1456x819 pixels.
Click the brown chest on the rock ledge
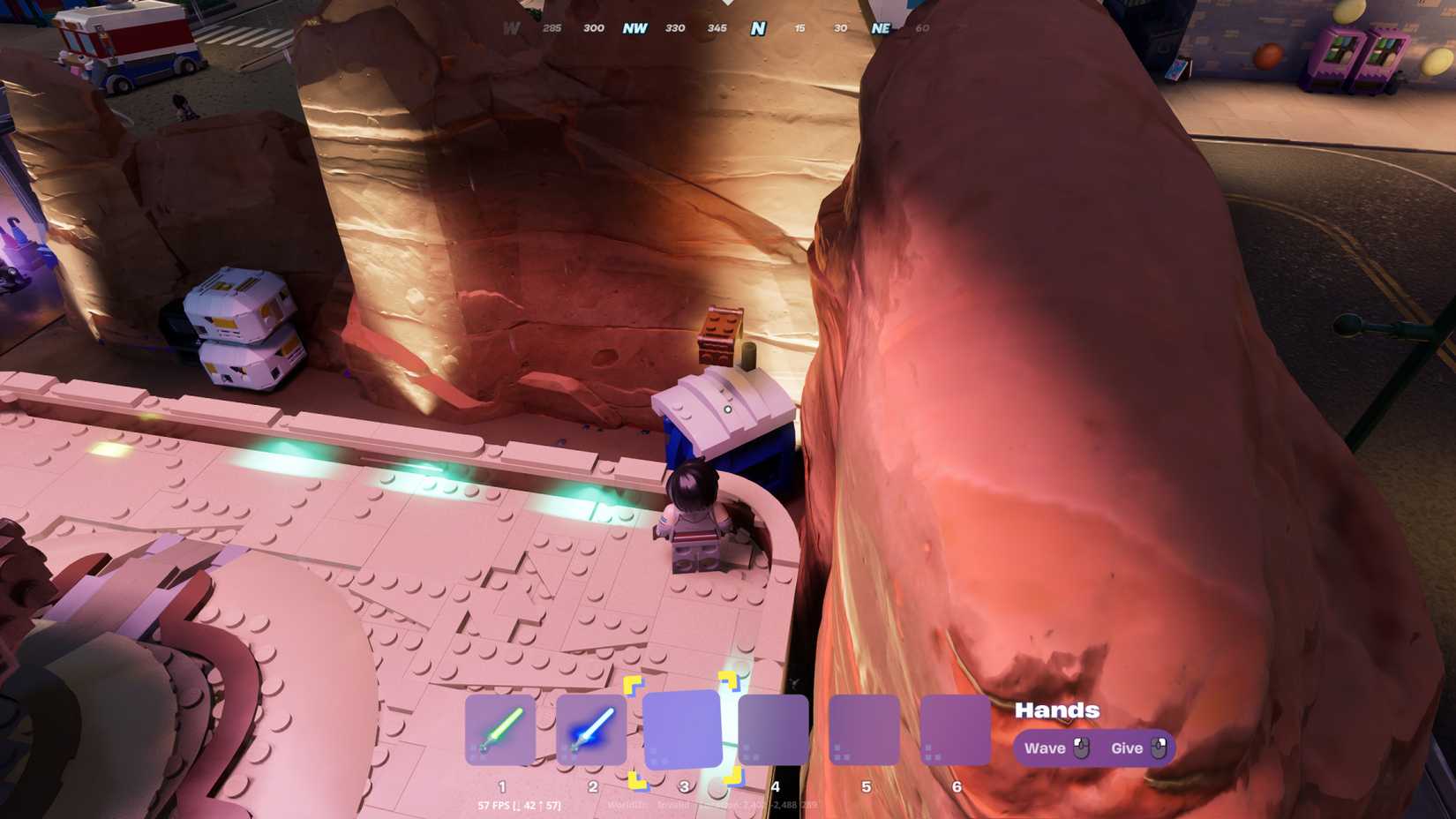coord(721,336)
